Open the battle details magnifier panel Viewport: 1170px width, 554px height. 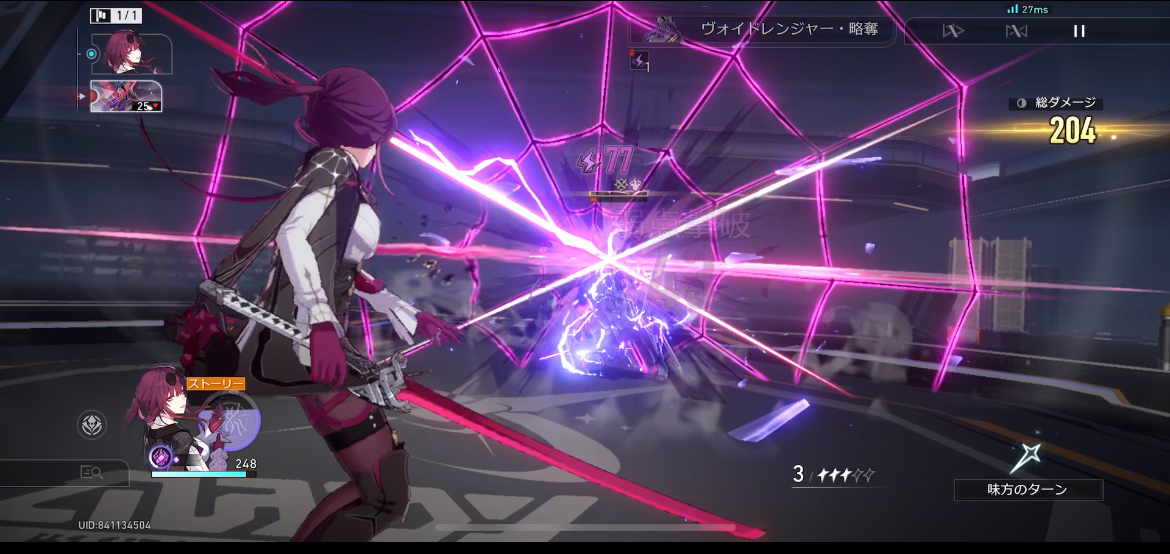(x=92, y=473)
